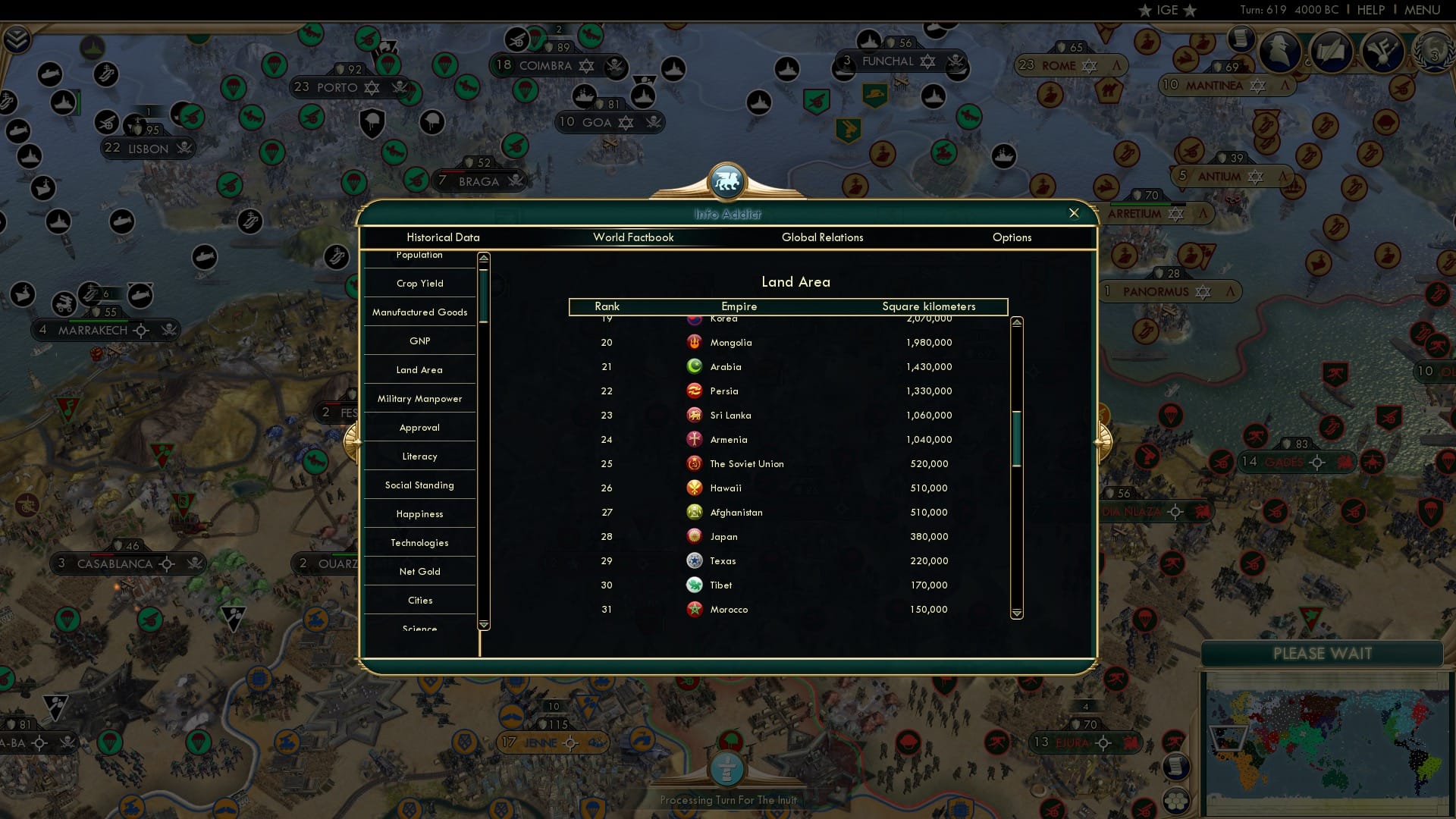The image size is (1456, 819).
Task: Select GNP in the statistics sidebar
Action: point(419,340)
